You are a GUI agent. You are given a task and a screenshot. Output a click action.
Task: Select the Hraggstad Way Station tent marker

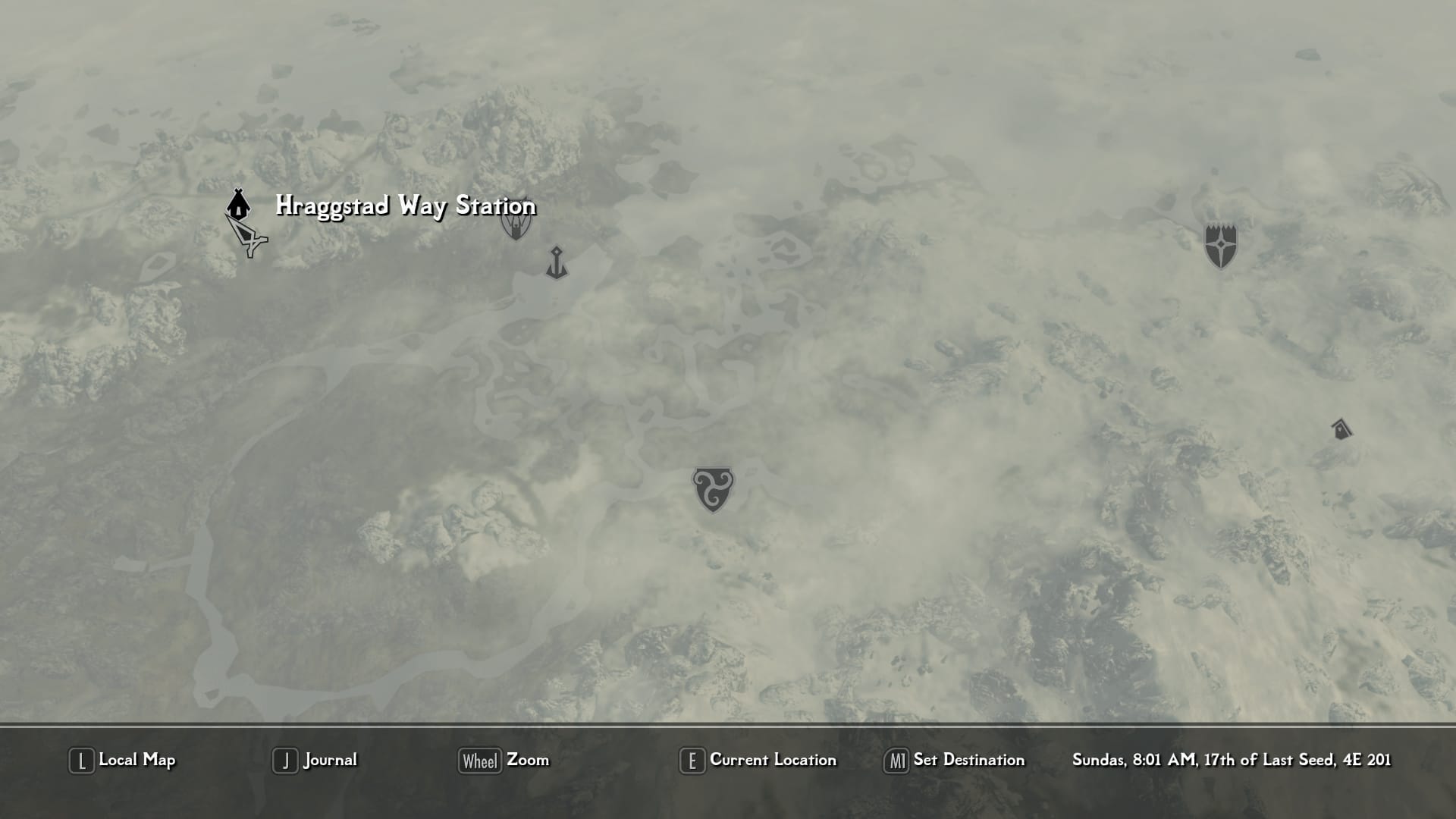coord(238,203)
